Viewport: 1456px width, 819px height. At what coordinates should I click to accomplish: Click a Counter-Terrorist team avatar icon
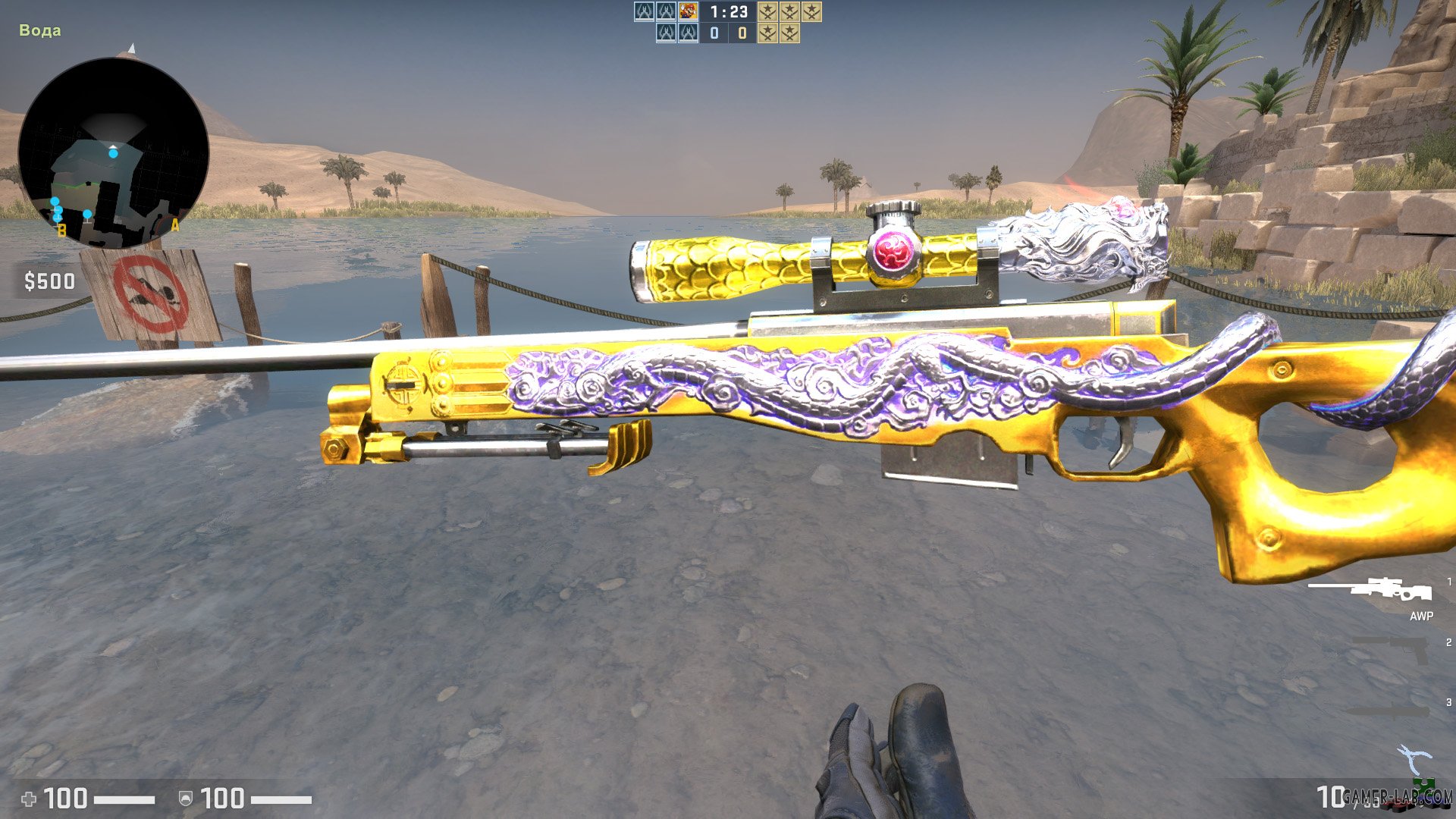click(644, 12)
